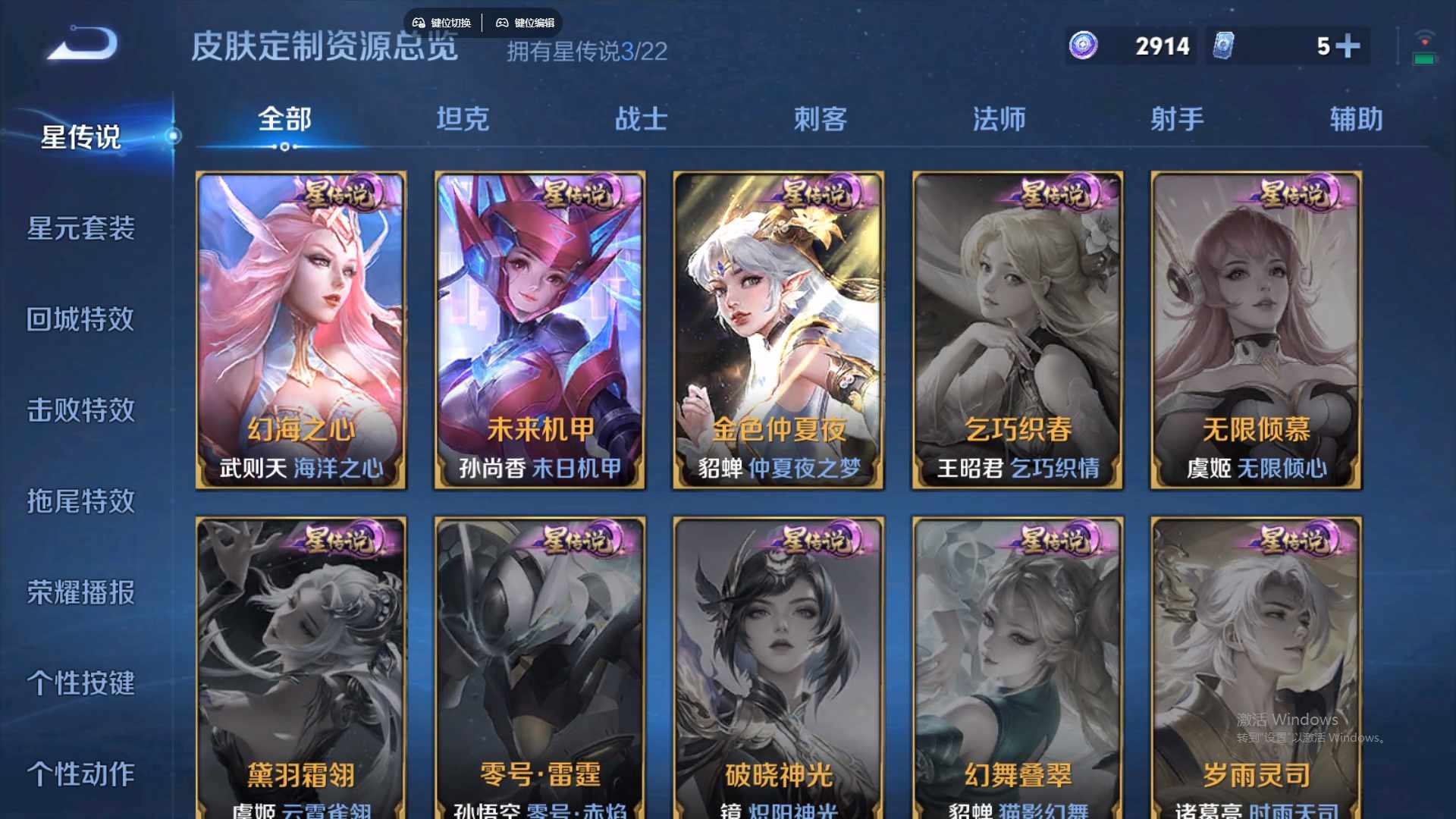1456x819 pixels.
Task: Switch to the 坦克 category tab
Action: [463, 119]
